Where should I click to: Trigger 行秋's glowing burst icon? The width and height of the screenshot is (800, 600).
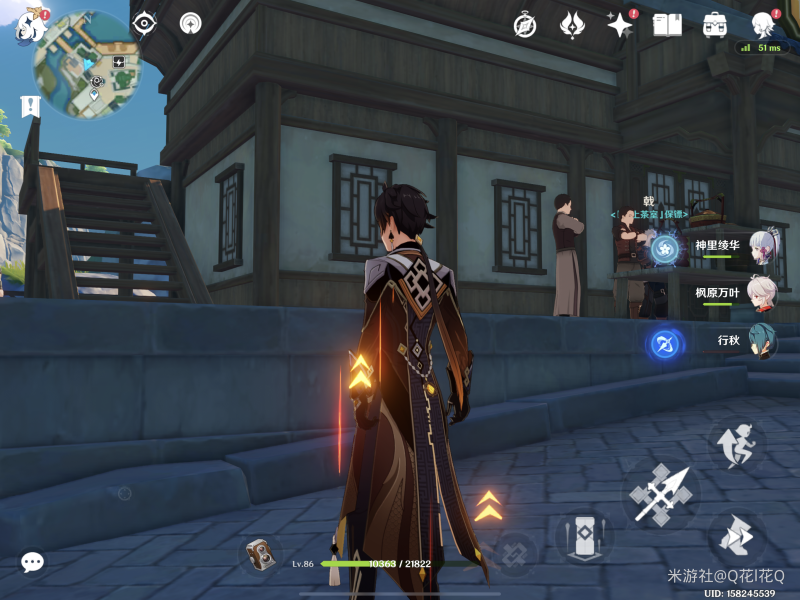[x=664, y=345]
